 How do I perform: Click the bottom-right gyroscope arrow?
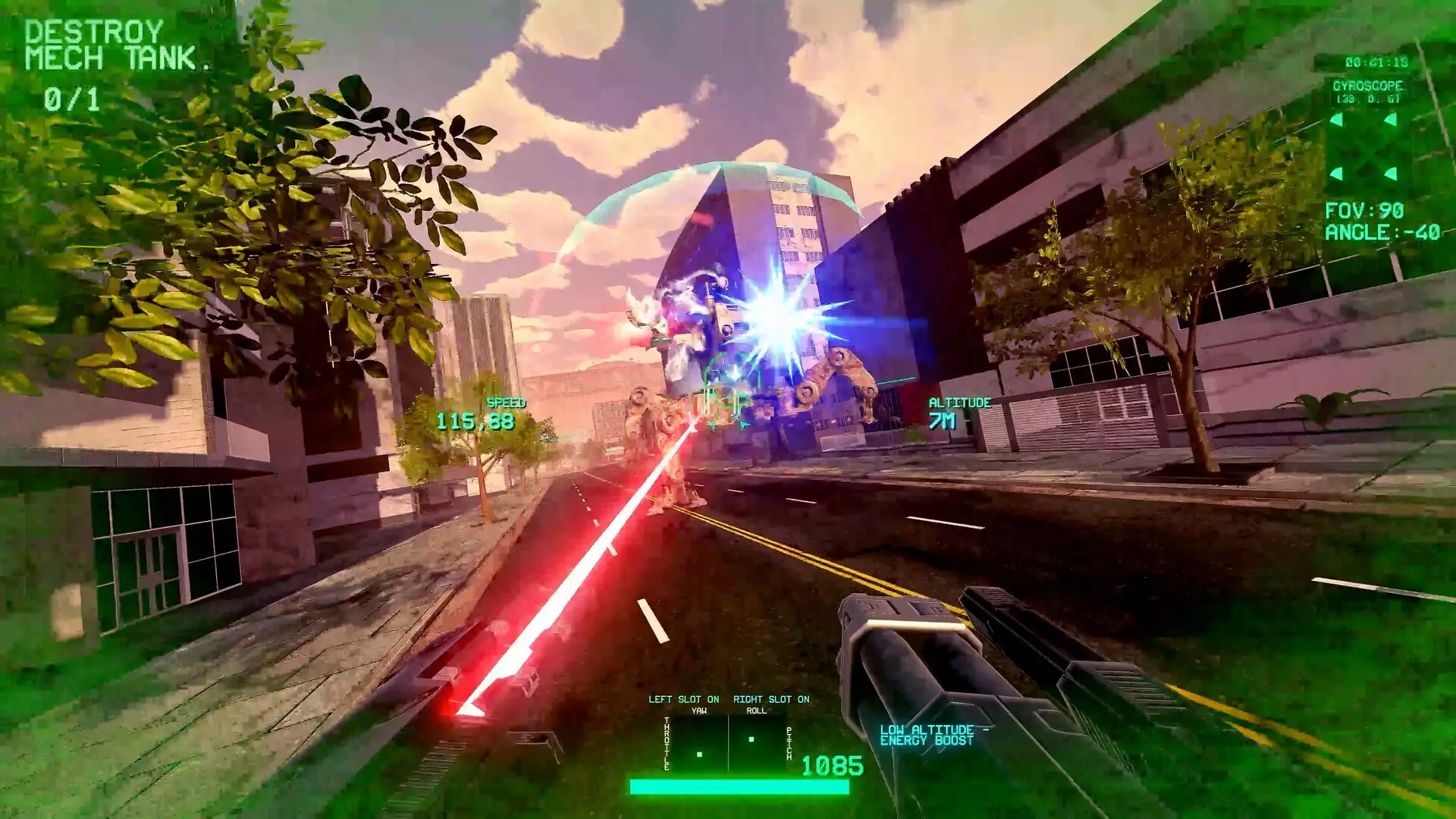pos(1391,173)
